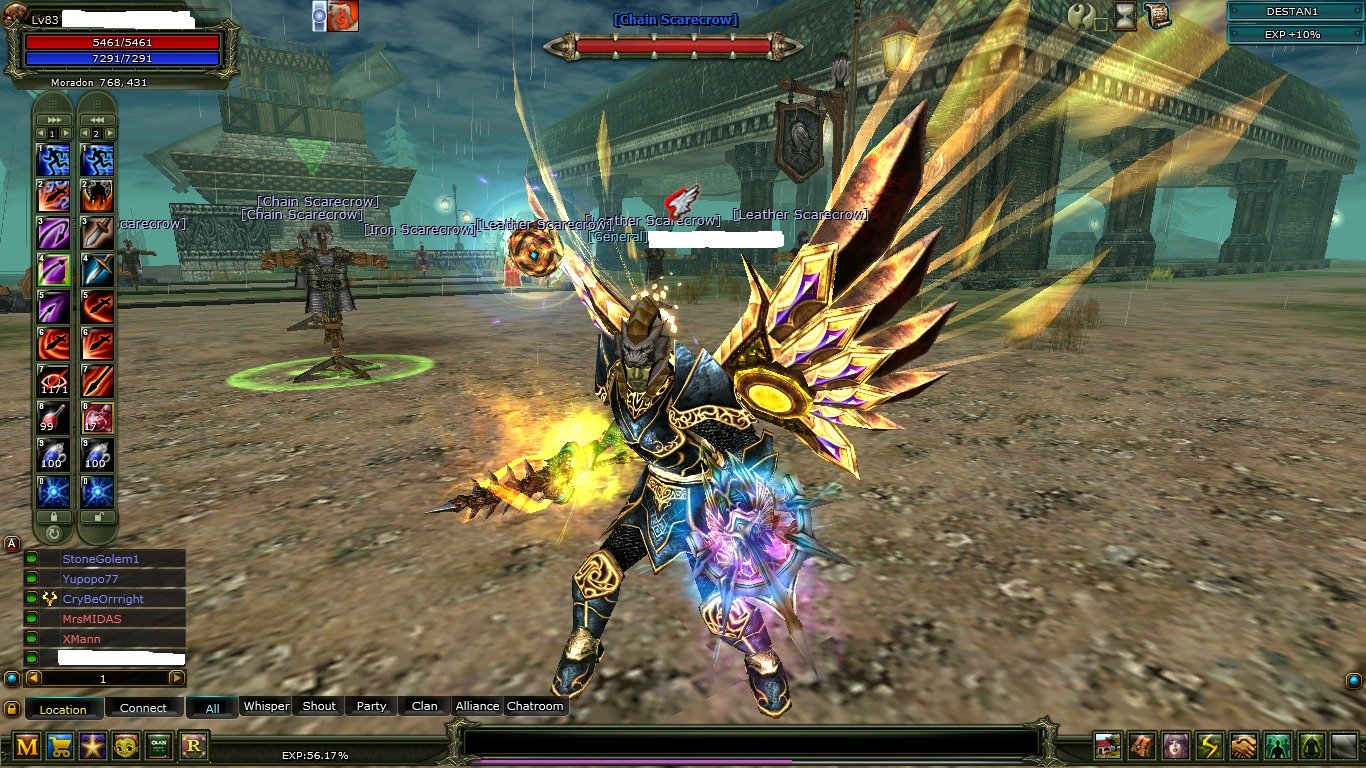
Task: Click the chat message input box
Action: tap(750, 742)
